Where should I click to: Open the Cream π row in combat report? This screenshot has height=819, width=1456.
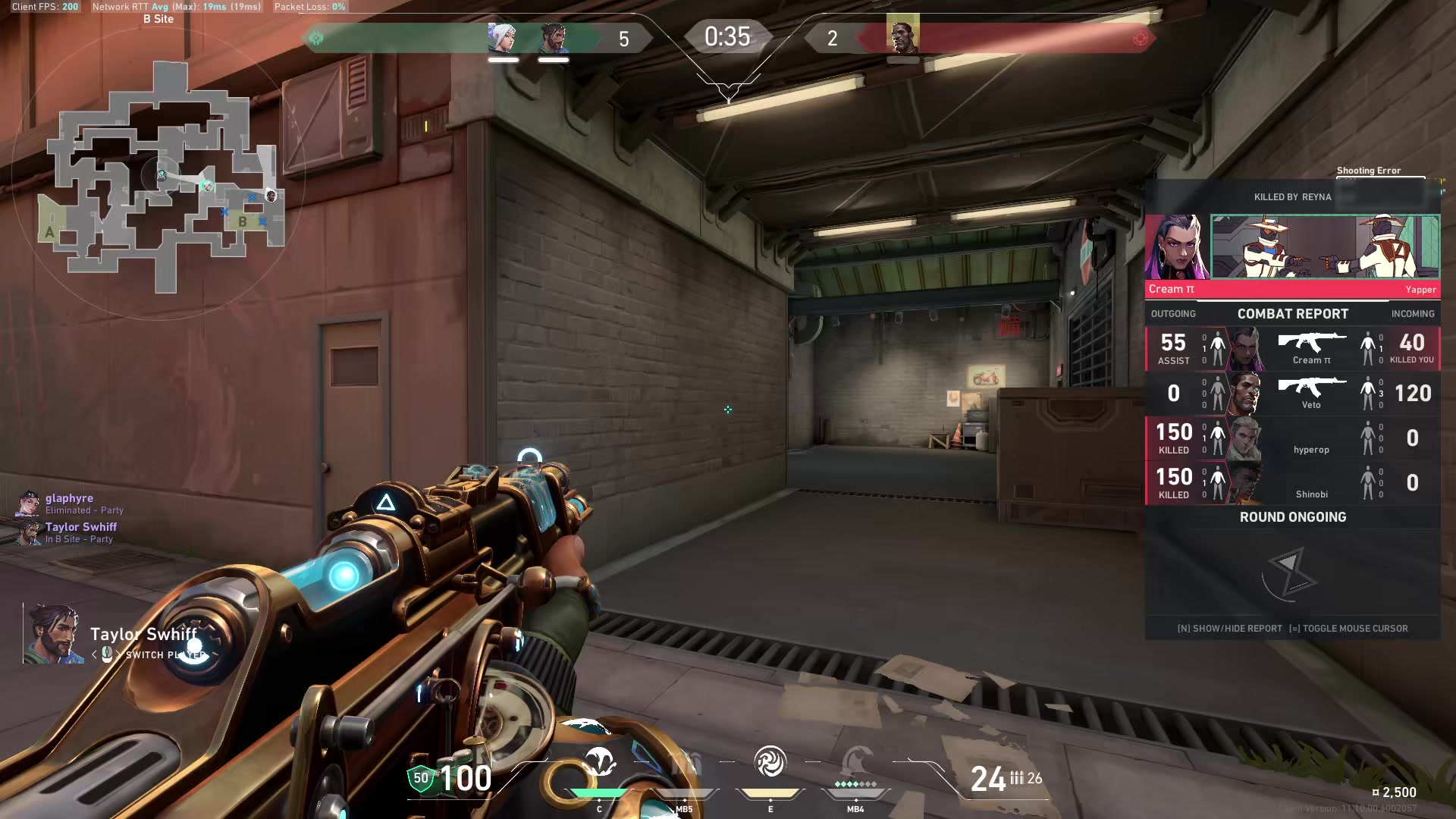pyautogui.click(x=1292, y=349)
